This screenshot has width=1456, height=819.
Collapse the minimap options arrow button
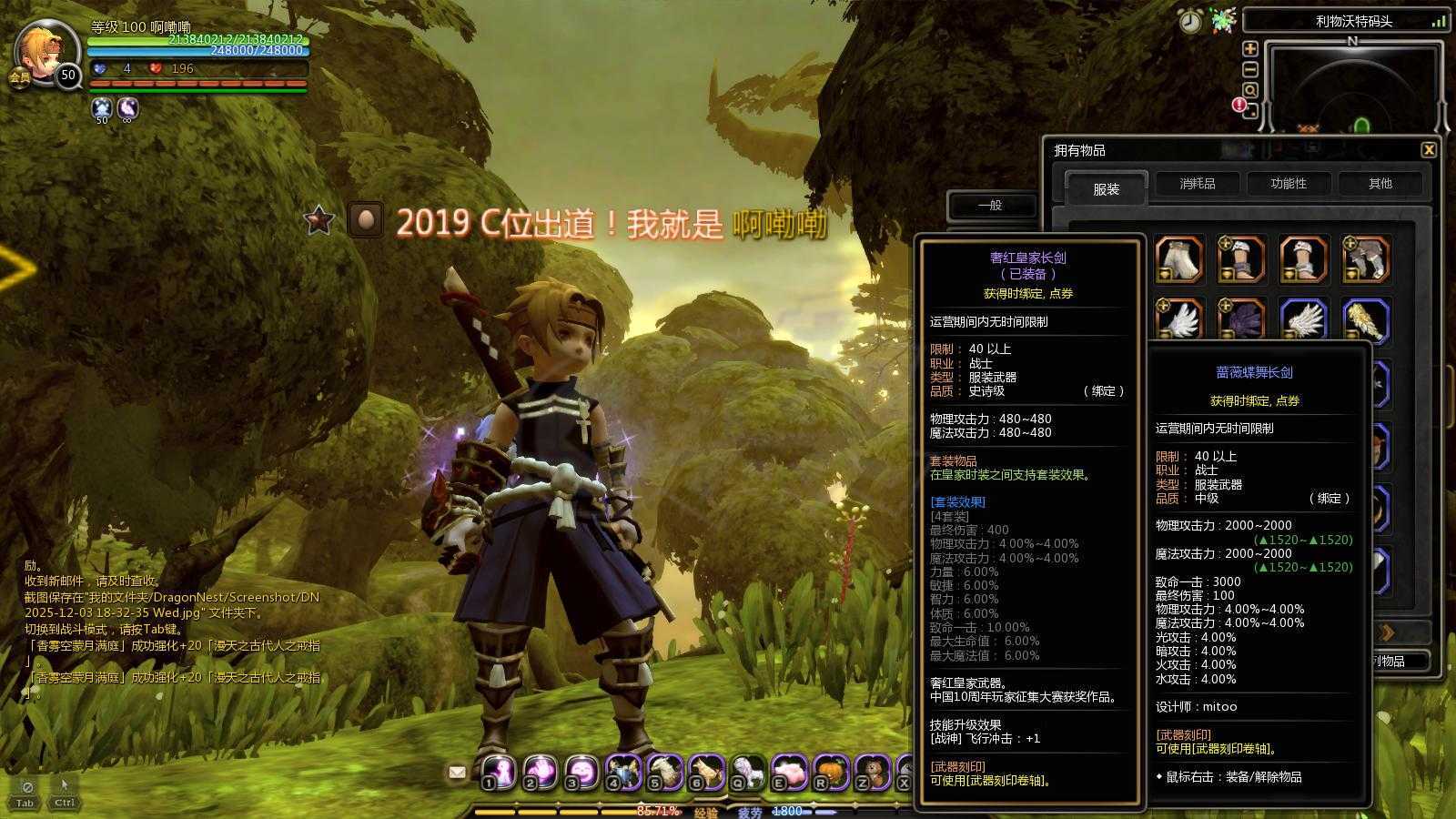click(x=1249, y=112)
